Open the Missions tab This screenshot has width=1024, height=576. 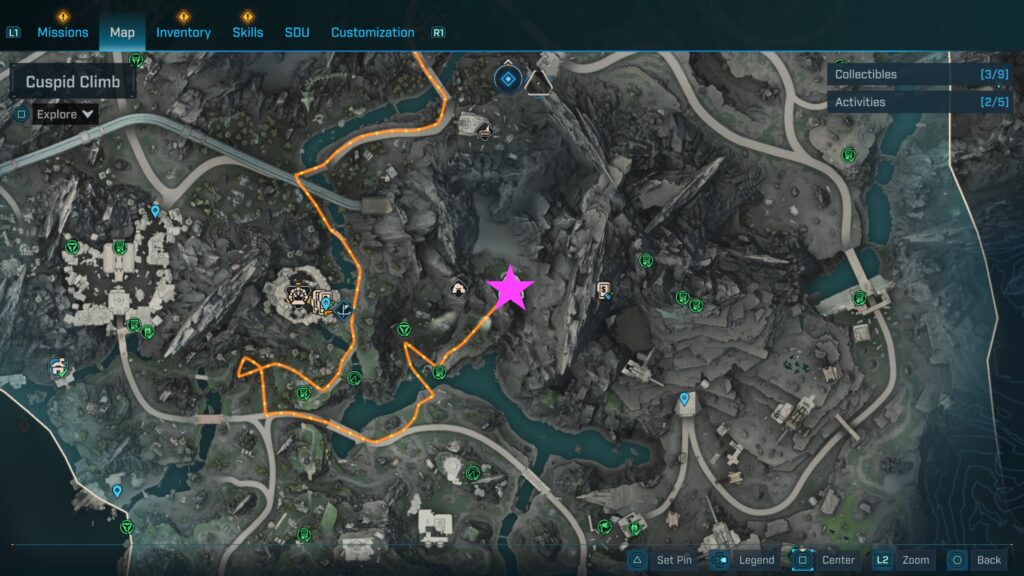62,32
